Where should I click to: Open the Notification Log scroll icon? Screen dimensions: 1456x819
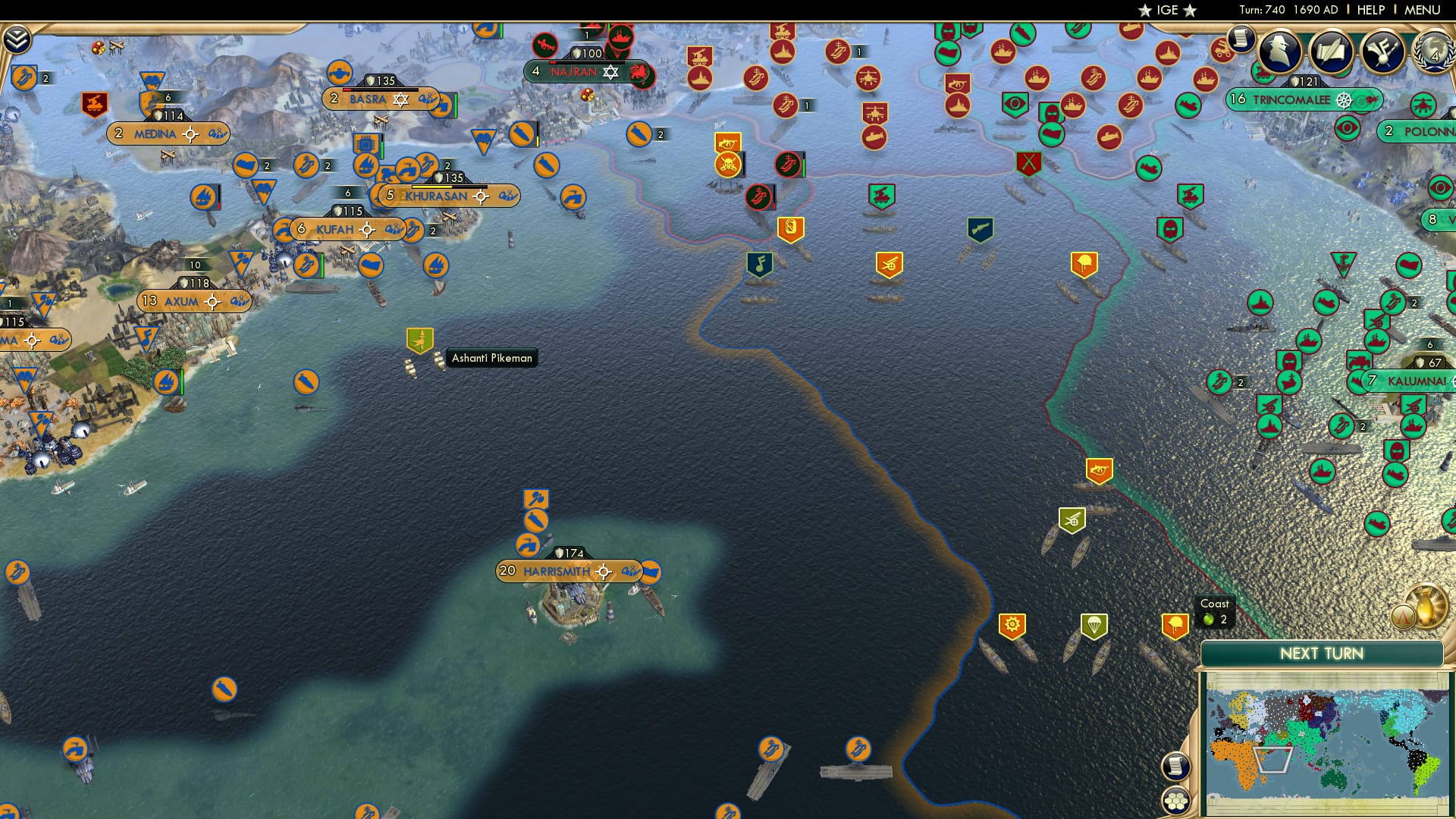[x=1241, y=38]
